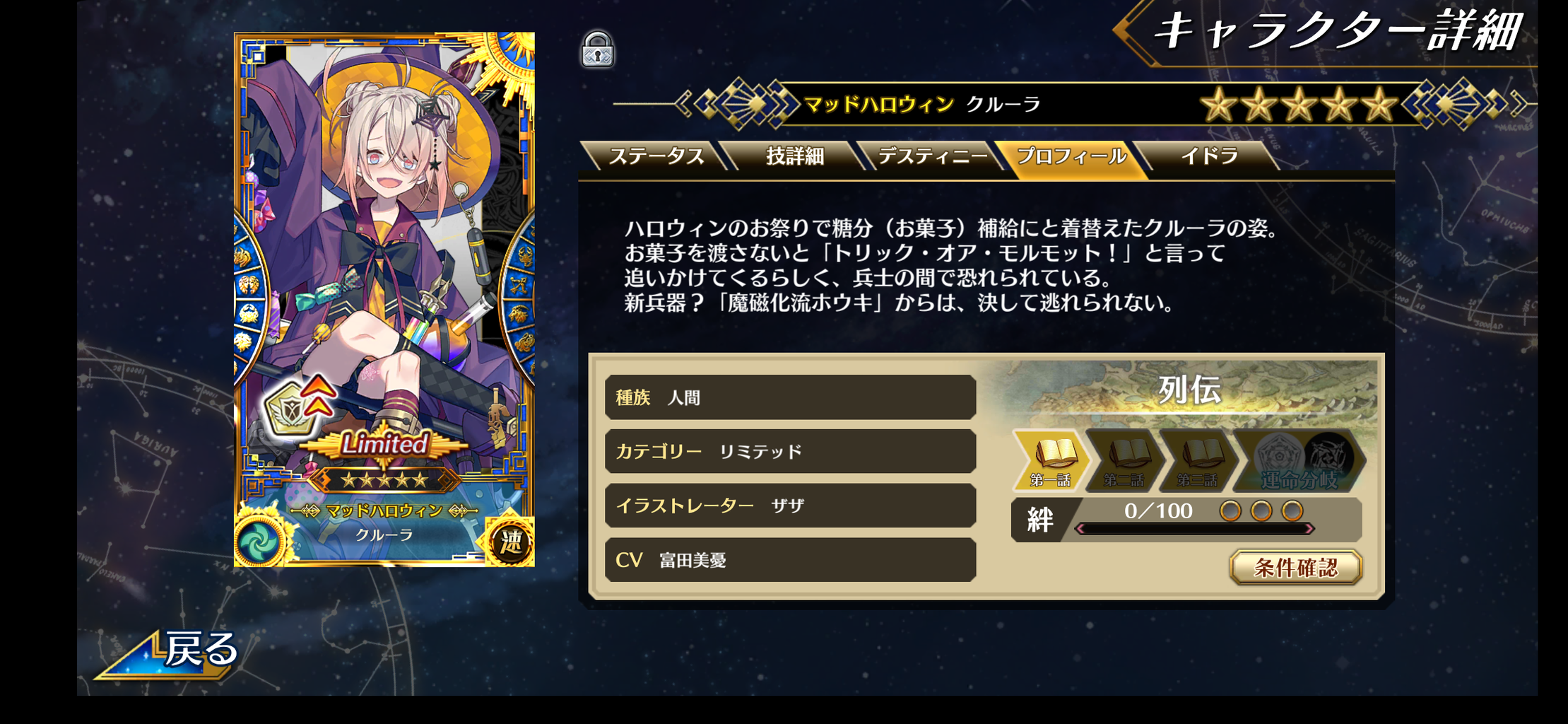This screenshot has height=724, width=1568.
Task: Expand the イラストレーター ザザ entry
Action: [789, 506]
